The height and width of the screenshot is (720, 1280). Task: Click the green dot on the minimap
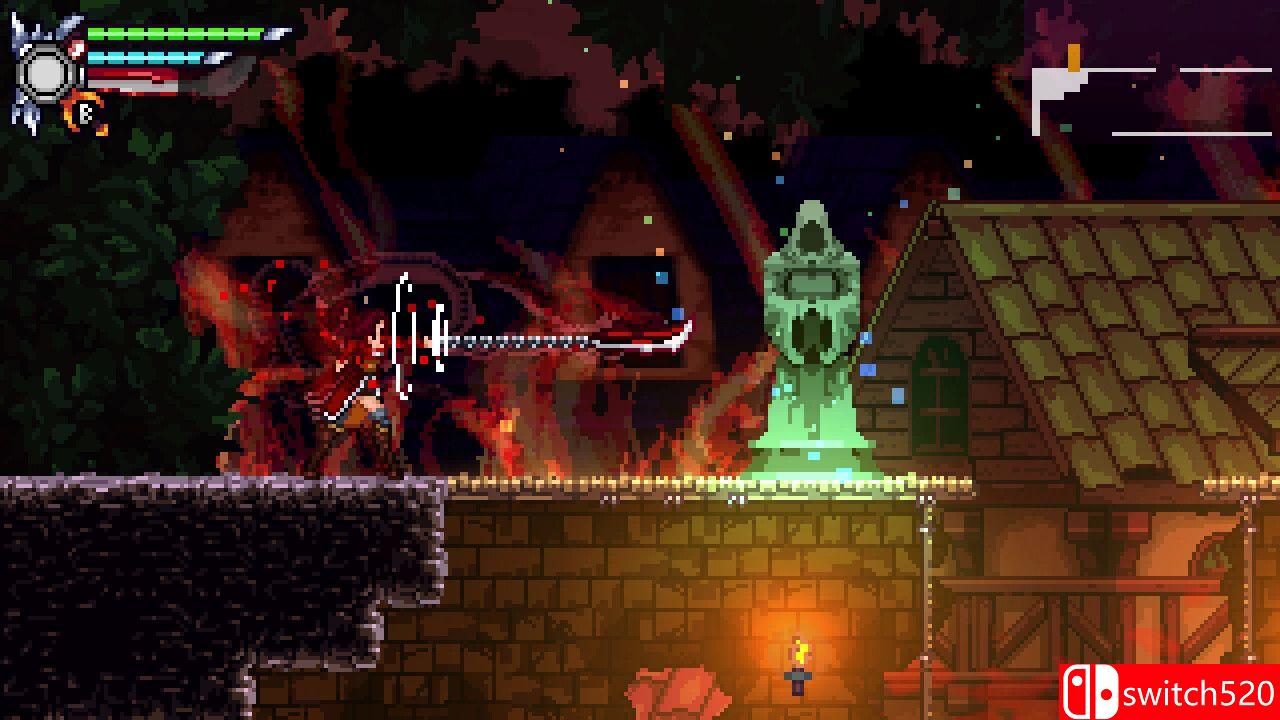[1065, 126]
